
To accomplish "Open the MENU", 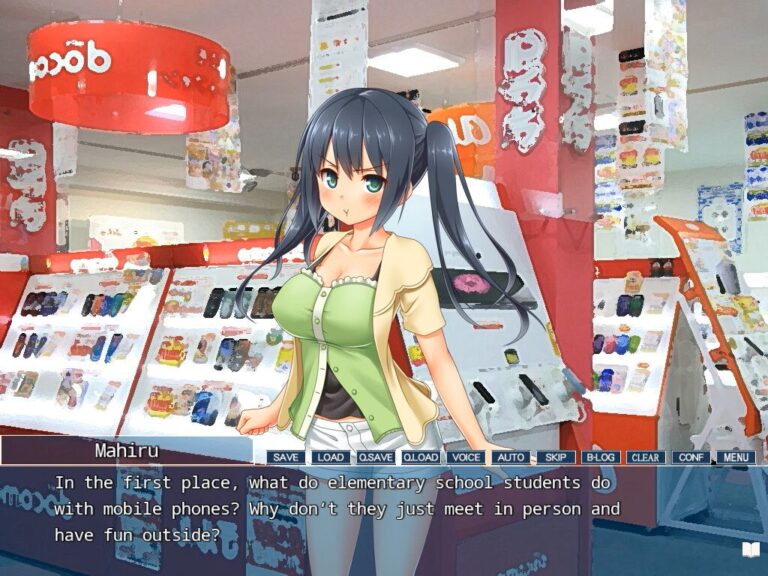I will (735, 457).
